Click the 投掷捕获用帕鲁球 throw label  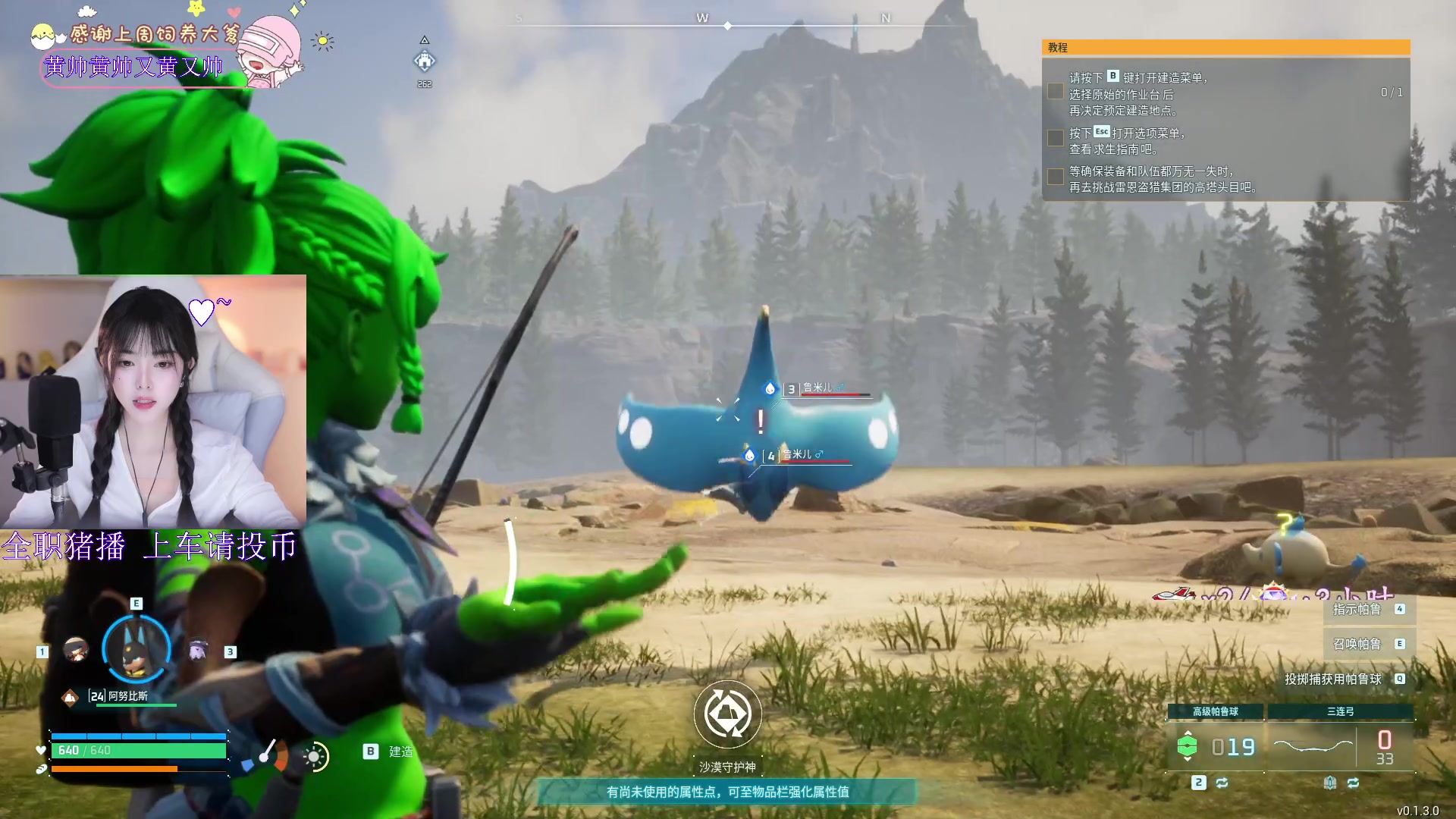(1333, 679)
